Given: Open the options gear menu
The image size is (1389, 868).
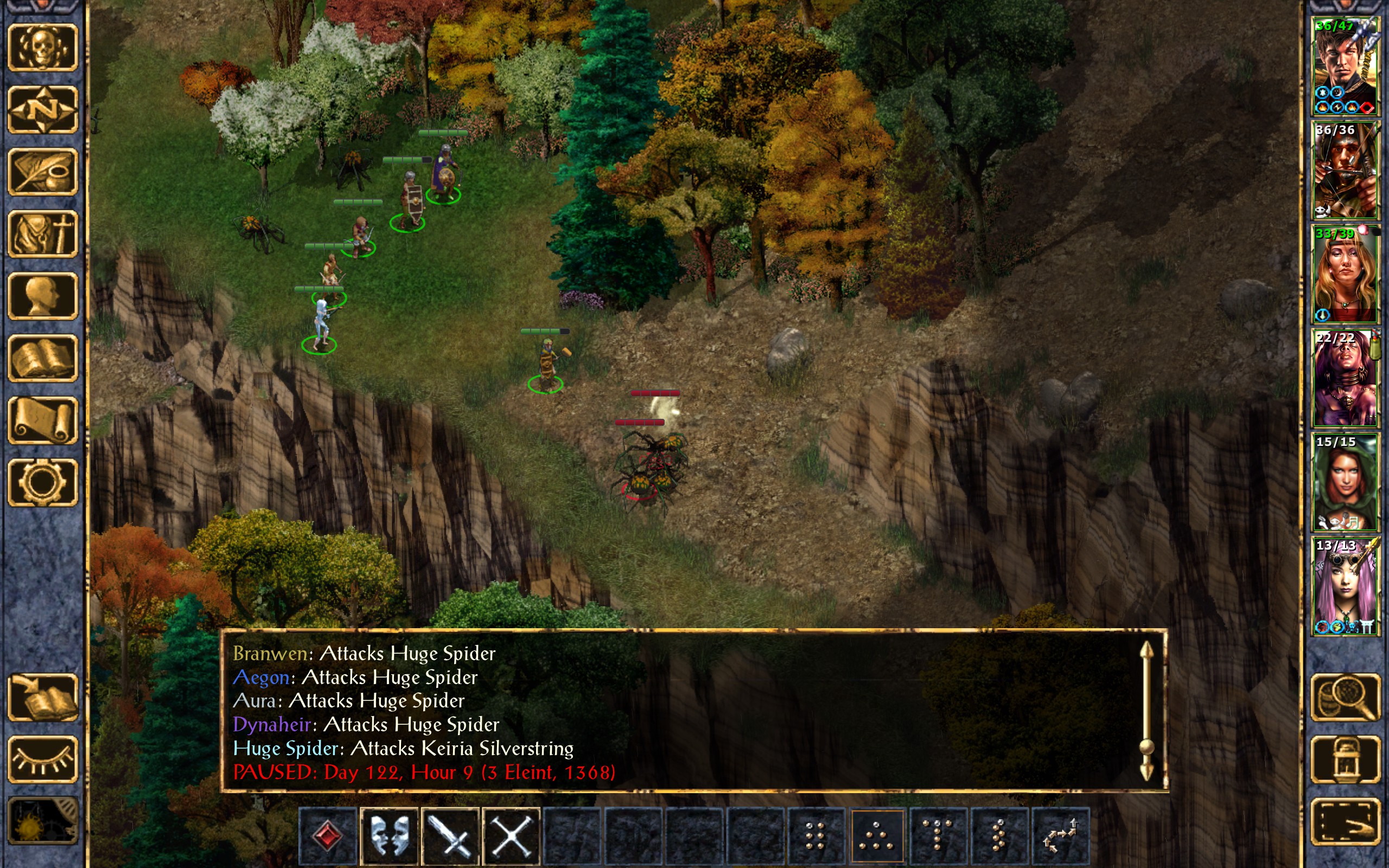Looking at the screenshot, I should pos(42,482).
